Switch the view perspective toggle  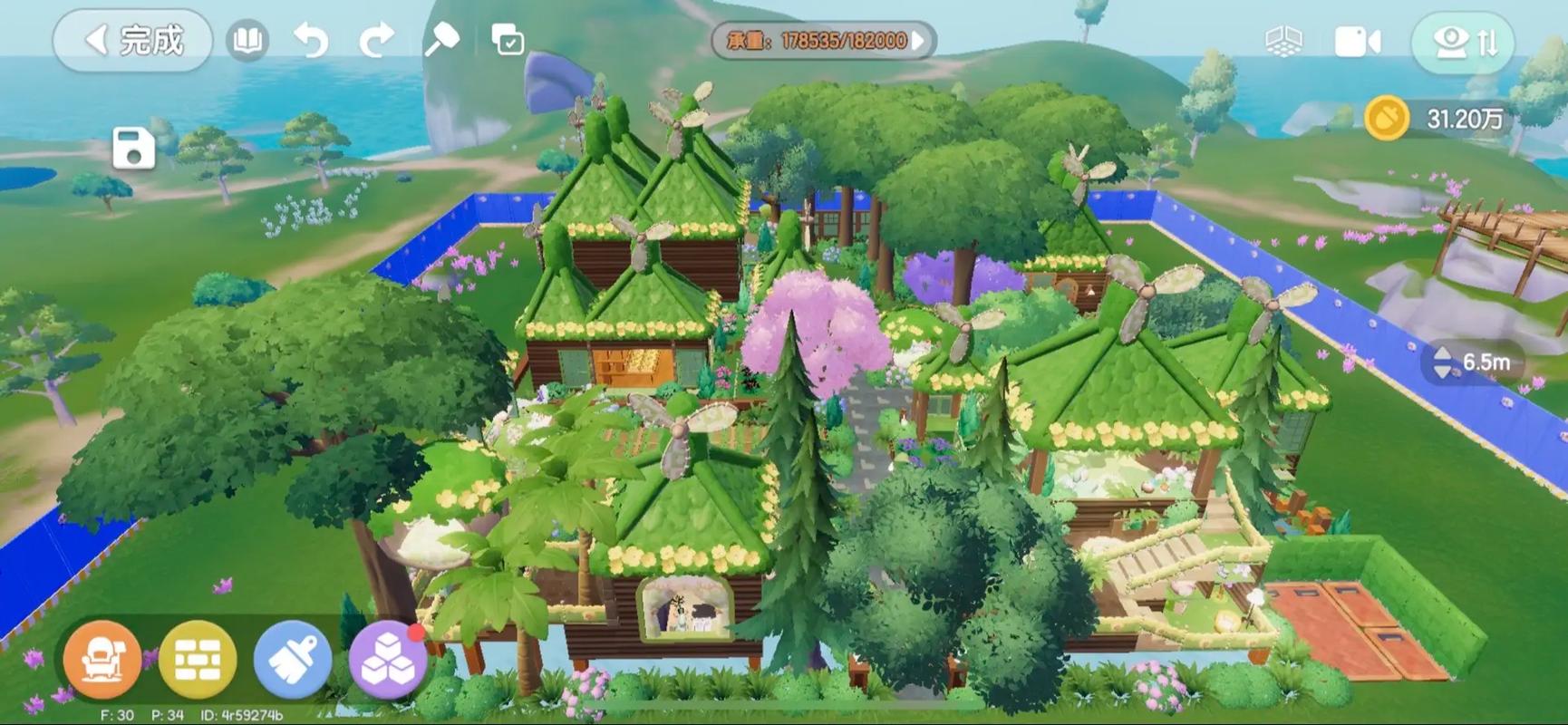coord(1462,42)
